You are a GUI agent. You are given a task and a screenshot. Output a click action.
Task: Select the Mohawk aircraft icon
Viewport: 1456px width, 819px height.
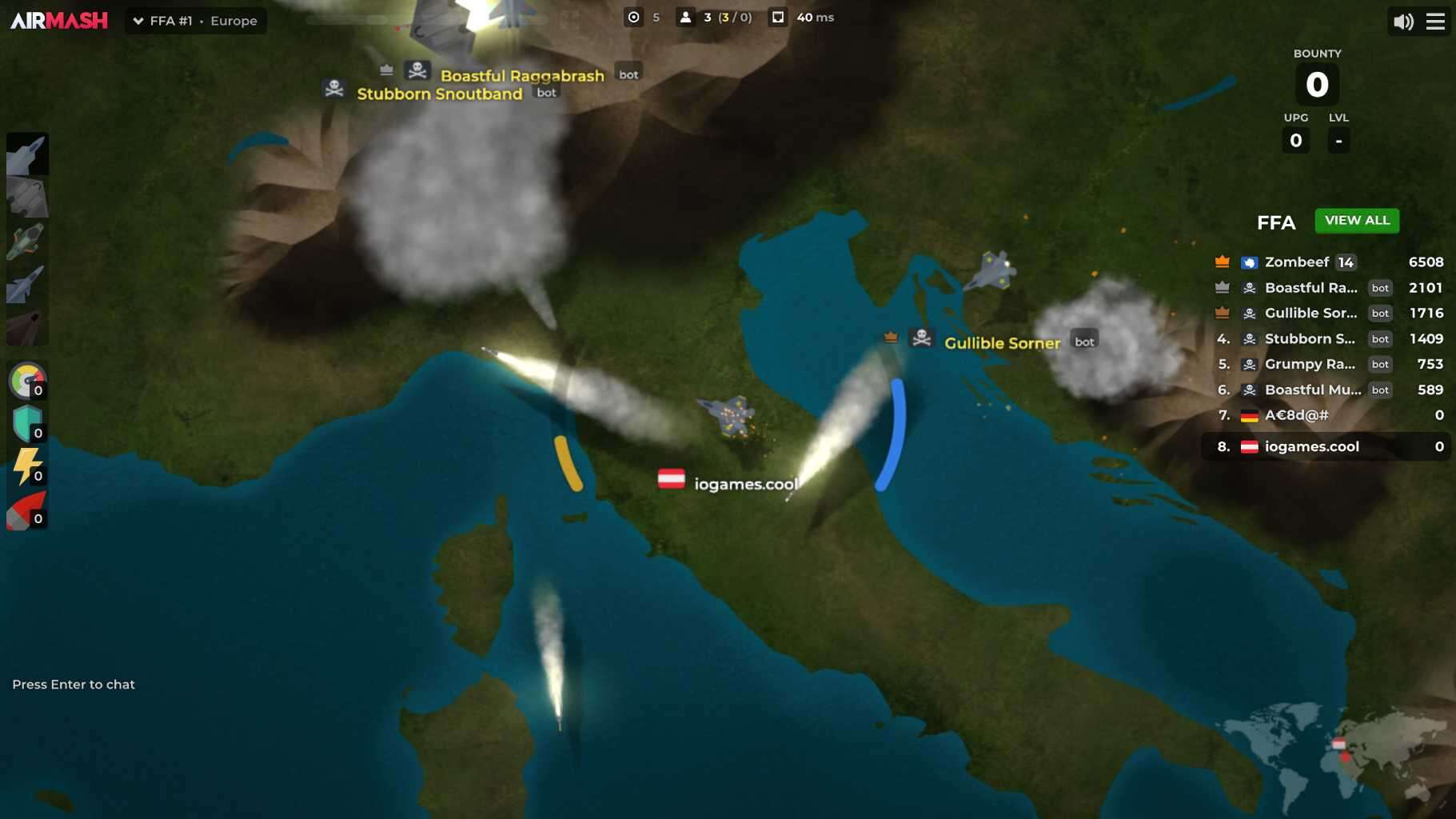(x=28, y=242)
